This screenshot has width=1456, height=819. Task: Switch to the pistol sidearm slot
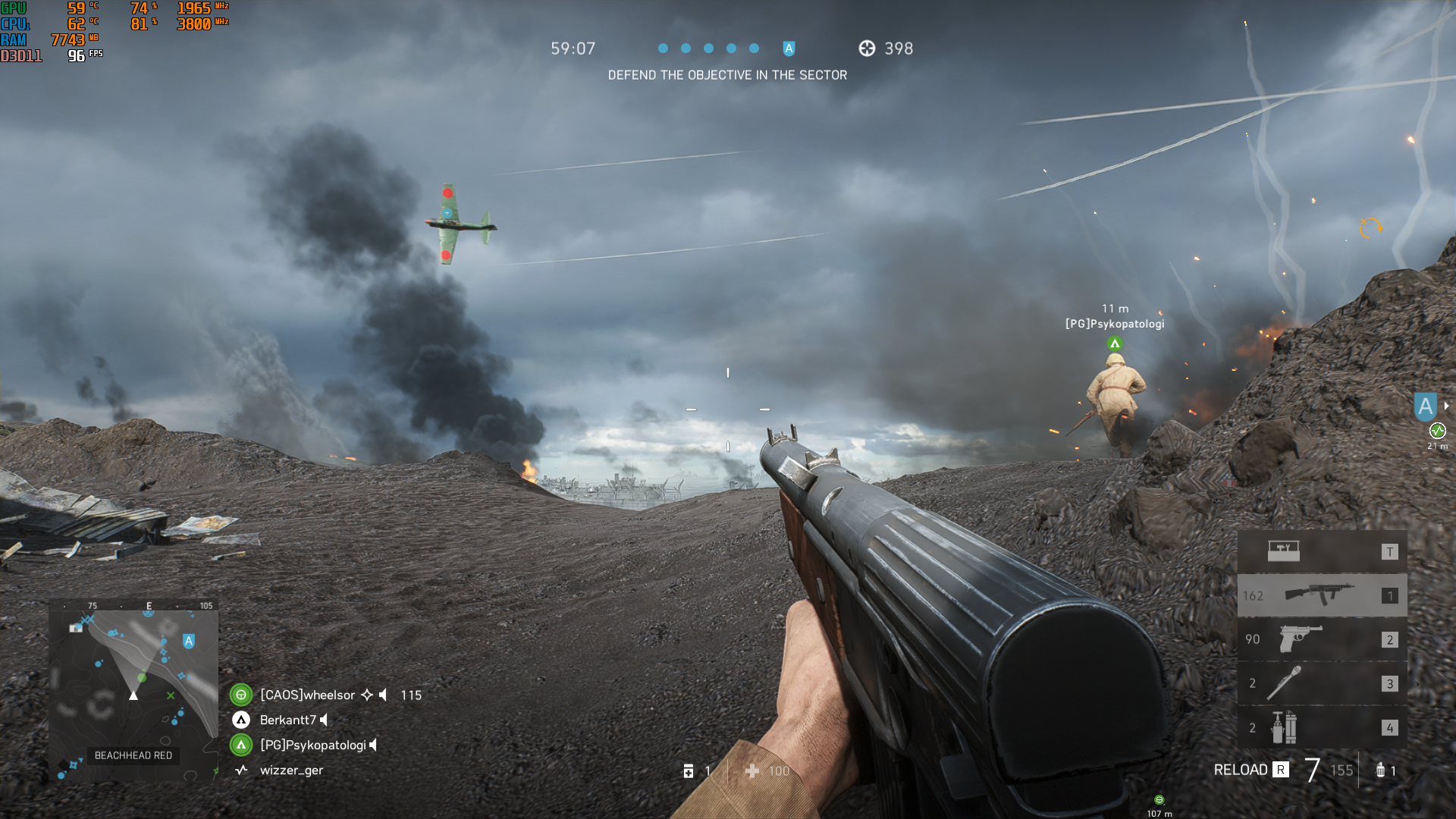pos(1321,639)
